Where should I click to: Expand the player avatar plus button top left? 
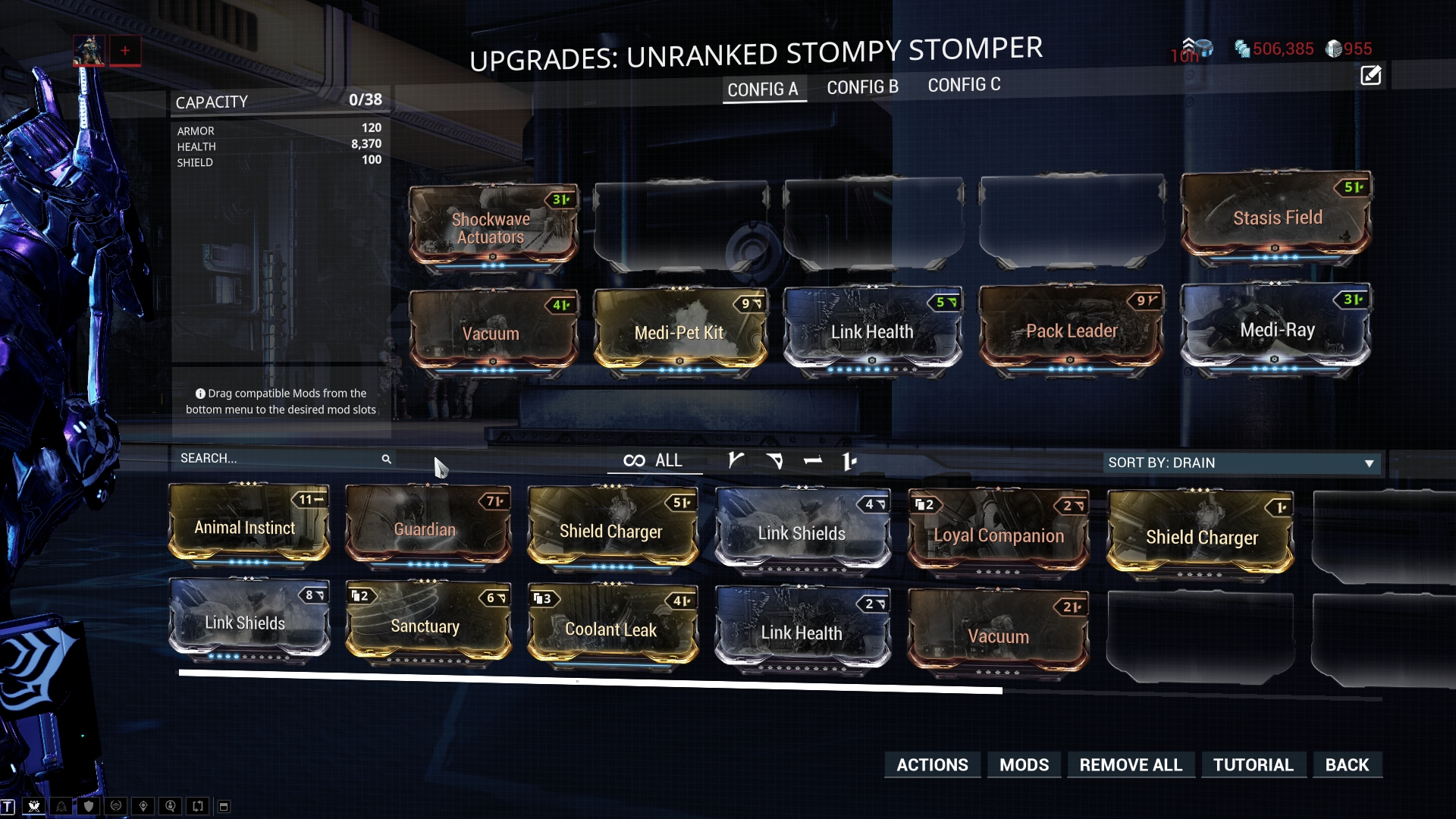coord(124,50)
